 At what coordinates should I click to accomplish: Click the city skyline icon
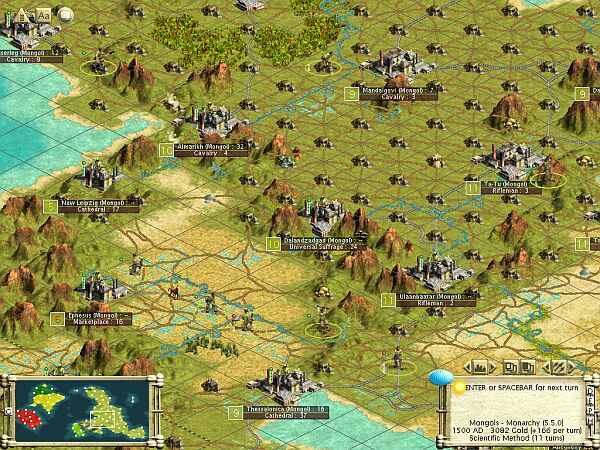coord(478,366)
